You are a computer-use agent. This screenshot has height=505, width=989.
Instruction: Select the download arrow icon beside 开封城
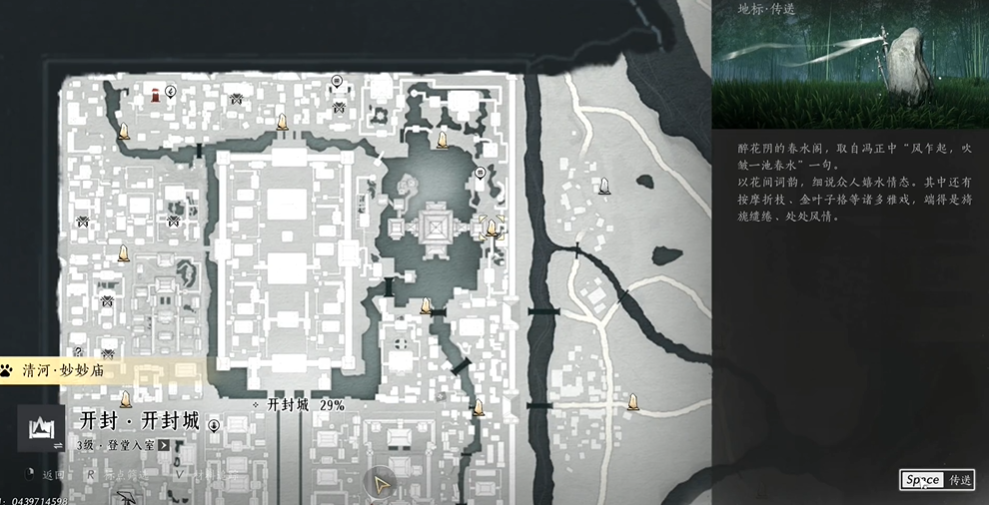pos(214,425)
